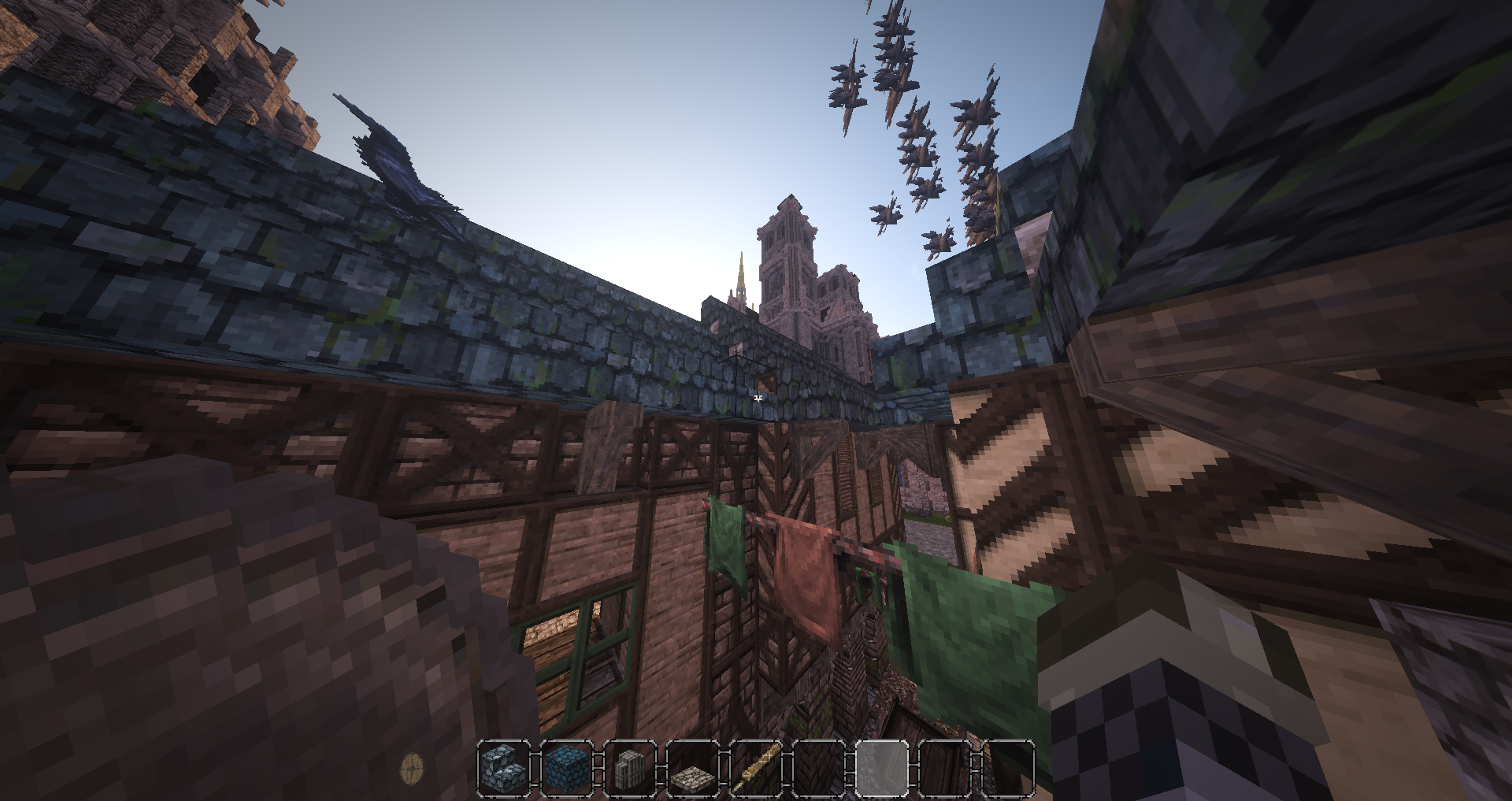The height and width of the screenshot is (801, 1512).
Task: Select the wooden stick item slot
Action: pyautogui.click(x=756, y=768)
